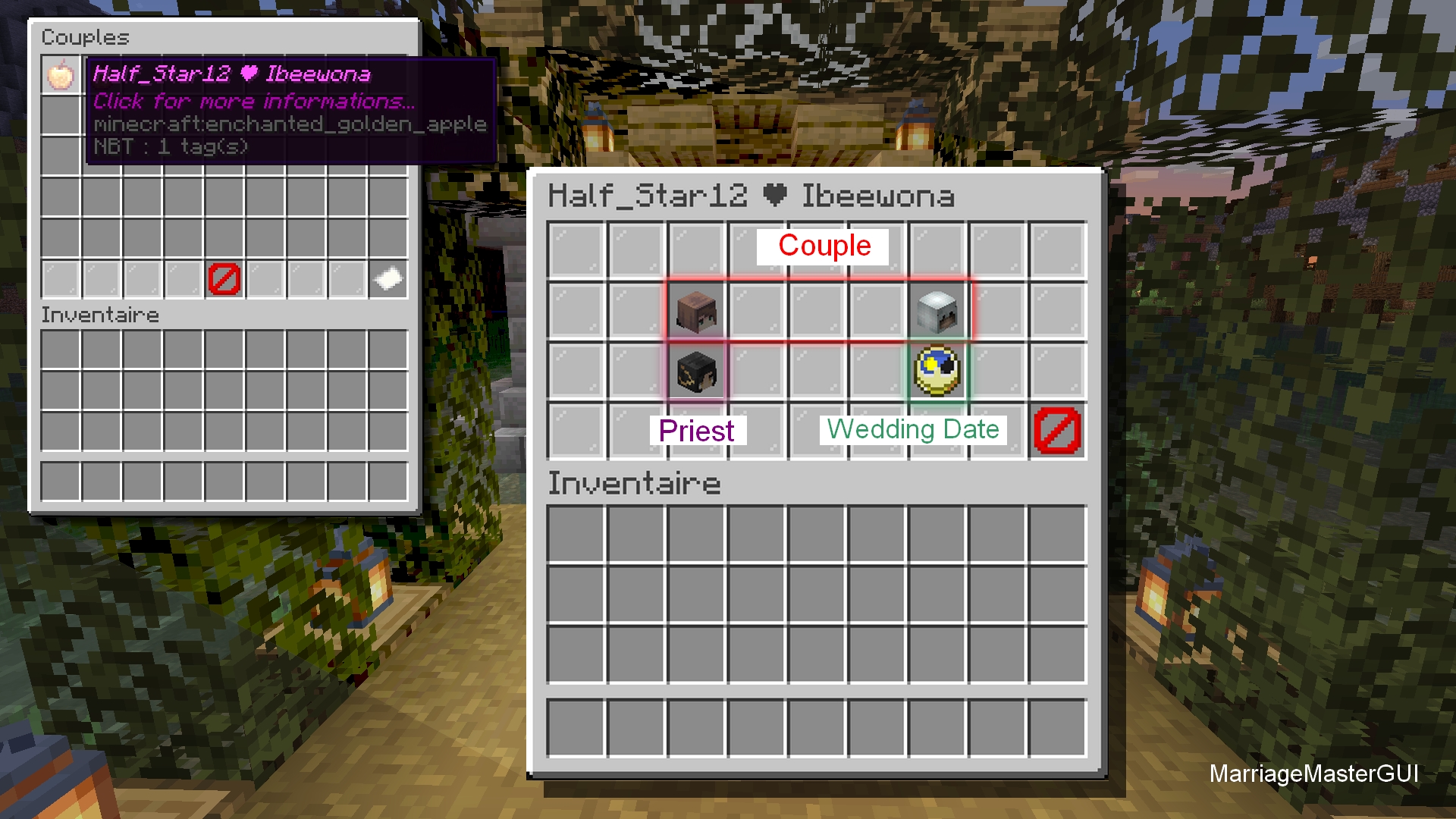Expand the tooltip showing NBT tag details
Screen dimensions: 1456x819
coord(171,148)
